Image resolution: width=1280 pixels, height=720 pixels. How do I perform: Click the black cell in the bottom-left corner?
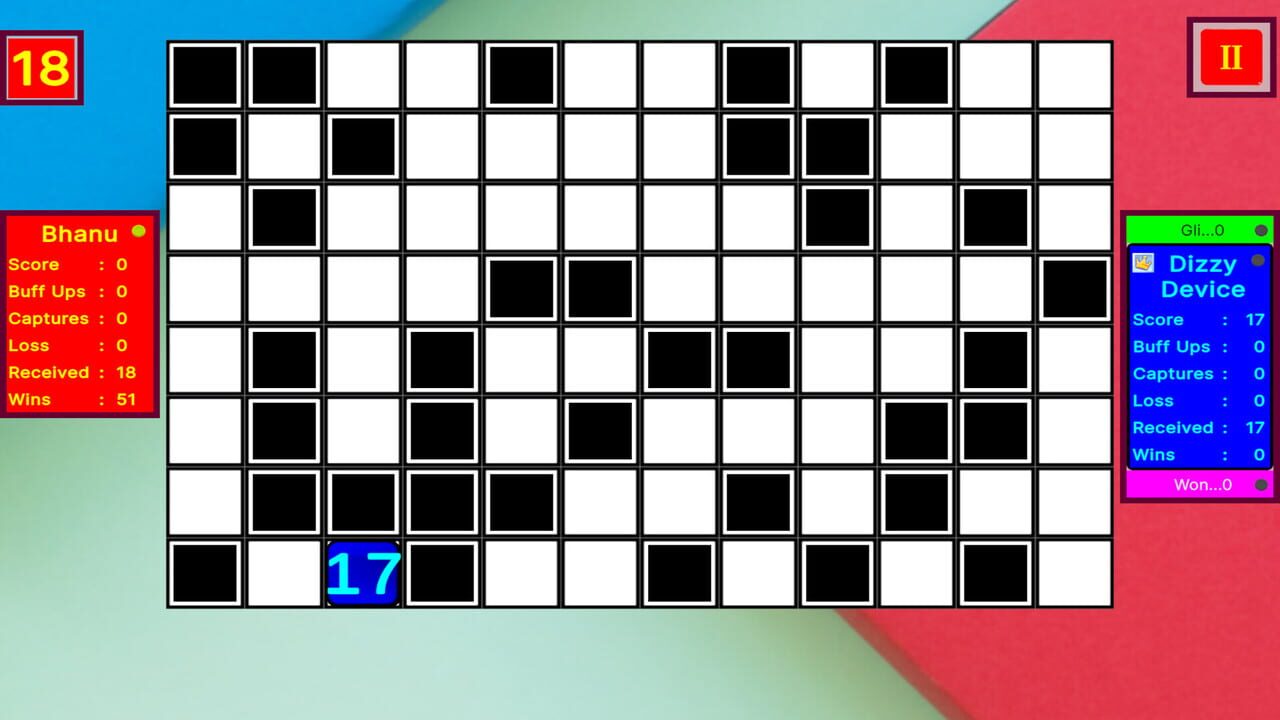coord(204,572)
